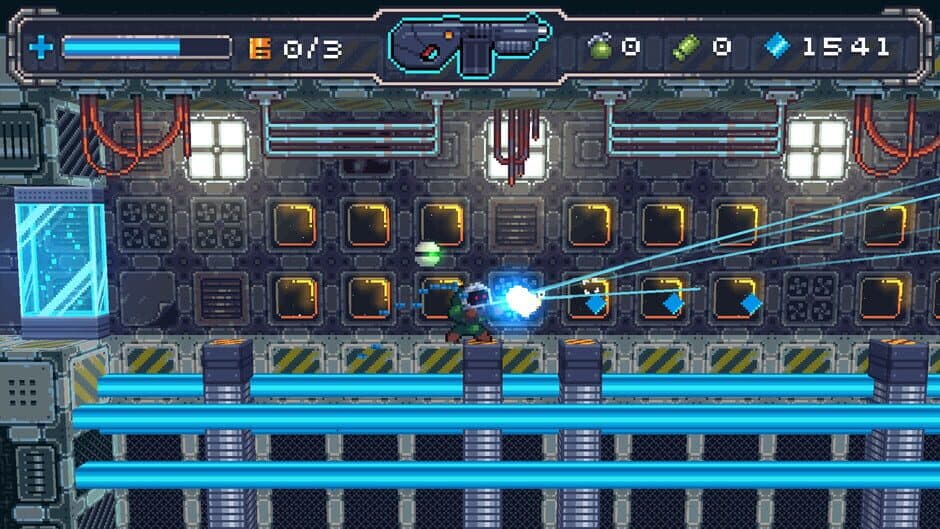Select the equipped blaster weapon icon
The width and height of the screenshot is (940, 529).
(469, 46)
